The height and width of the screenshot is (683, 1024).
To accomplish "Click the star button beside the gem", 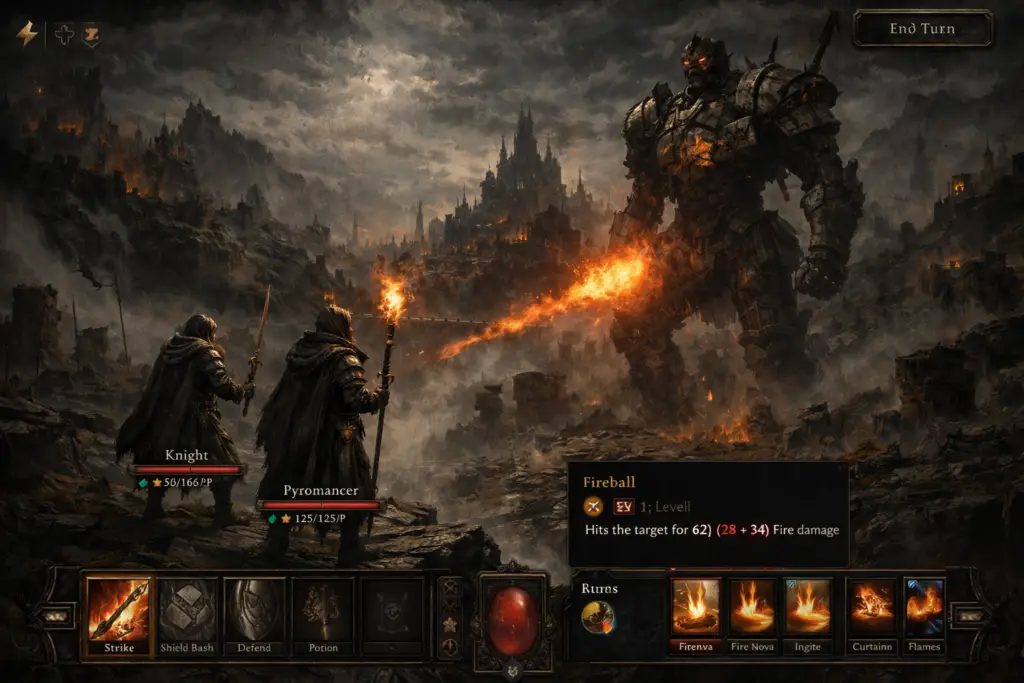I will (x=450, y=624).
